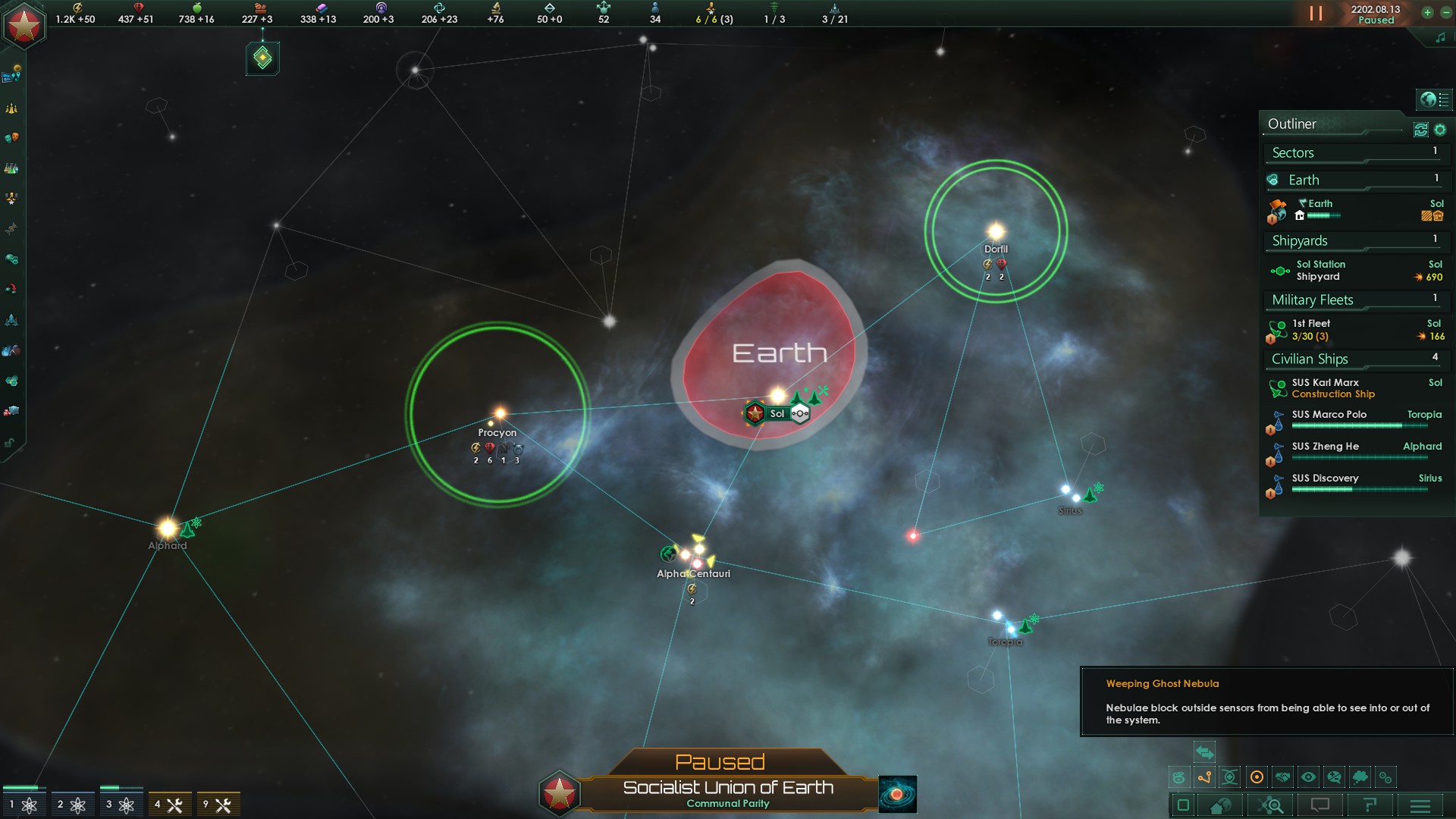The height and width of the screenshot is (819, 1456).
Task: Open the music player note icon
Action: pos(1440,38)
